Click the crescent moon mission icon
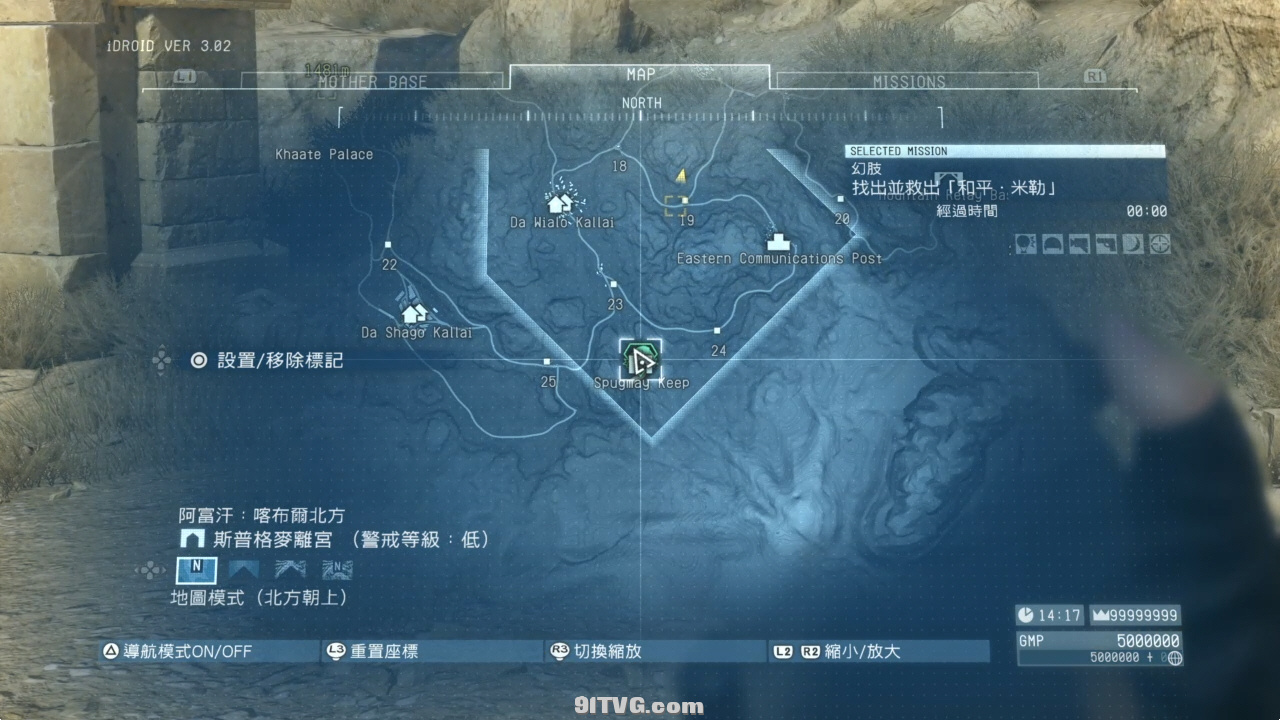The image size is (1280, 720). (1133, 244)
